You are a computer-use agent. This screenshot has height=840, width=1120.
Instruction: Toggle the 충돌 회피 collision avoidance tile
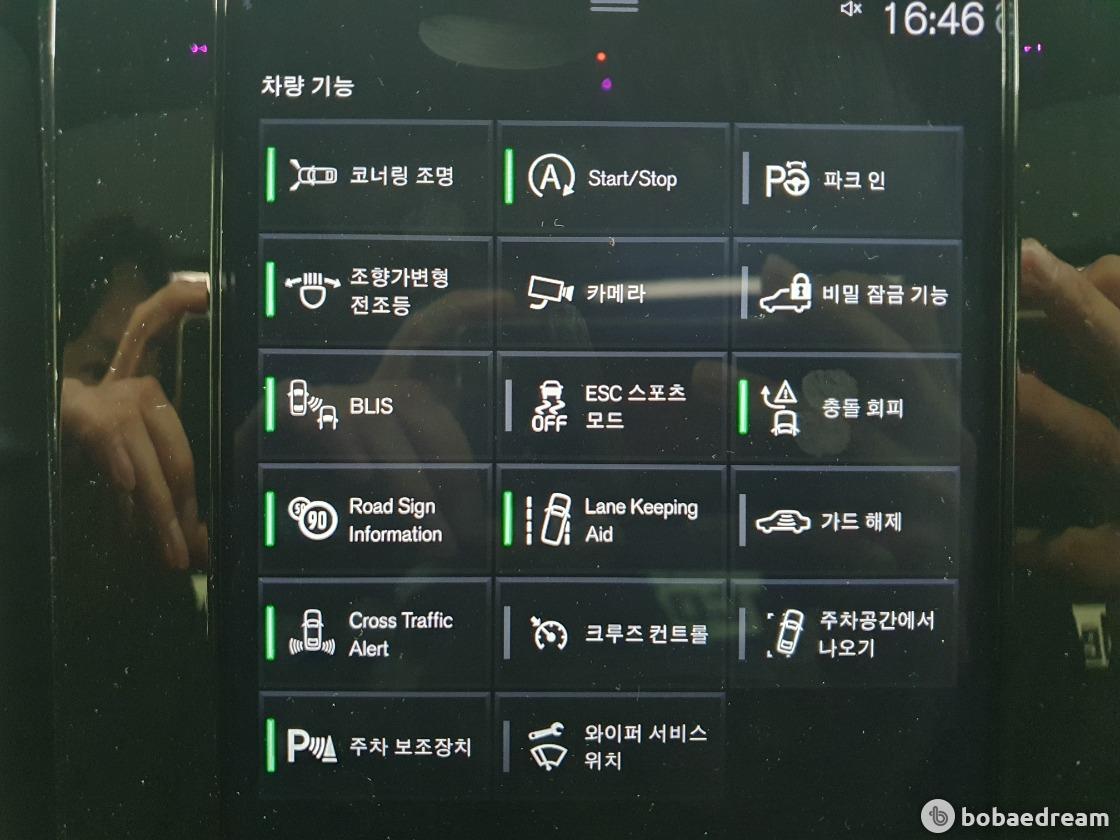[x=848, y=408]
